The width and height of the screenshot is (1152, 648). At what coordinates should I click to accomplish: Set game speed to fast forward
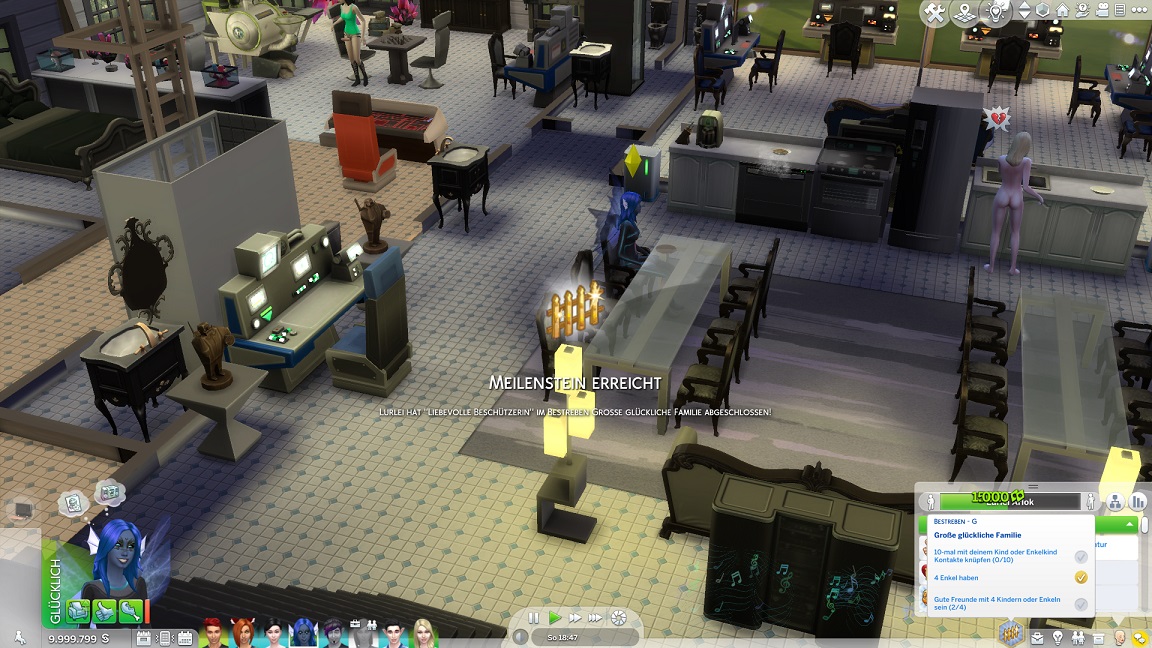pos(575,618)
